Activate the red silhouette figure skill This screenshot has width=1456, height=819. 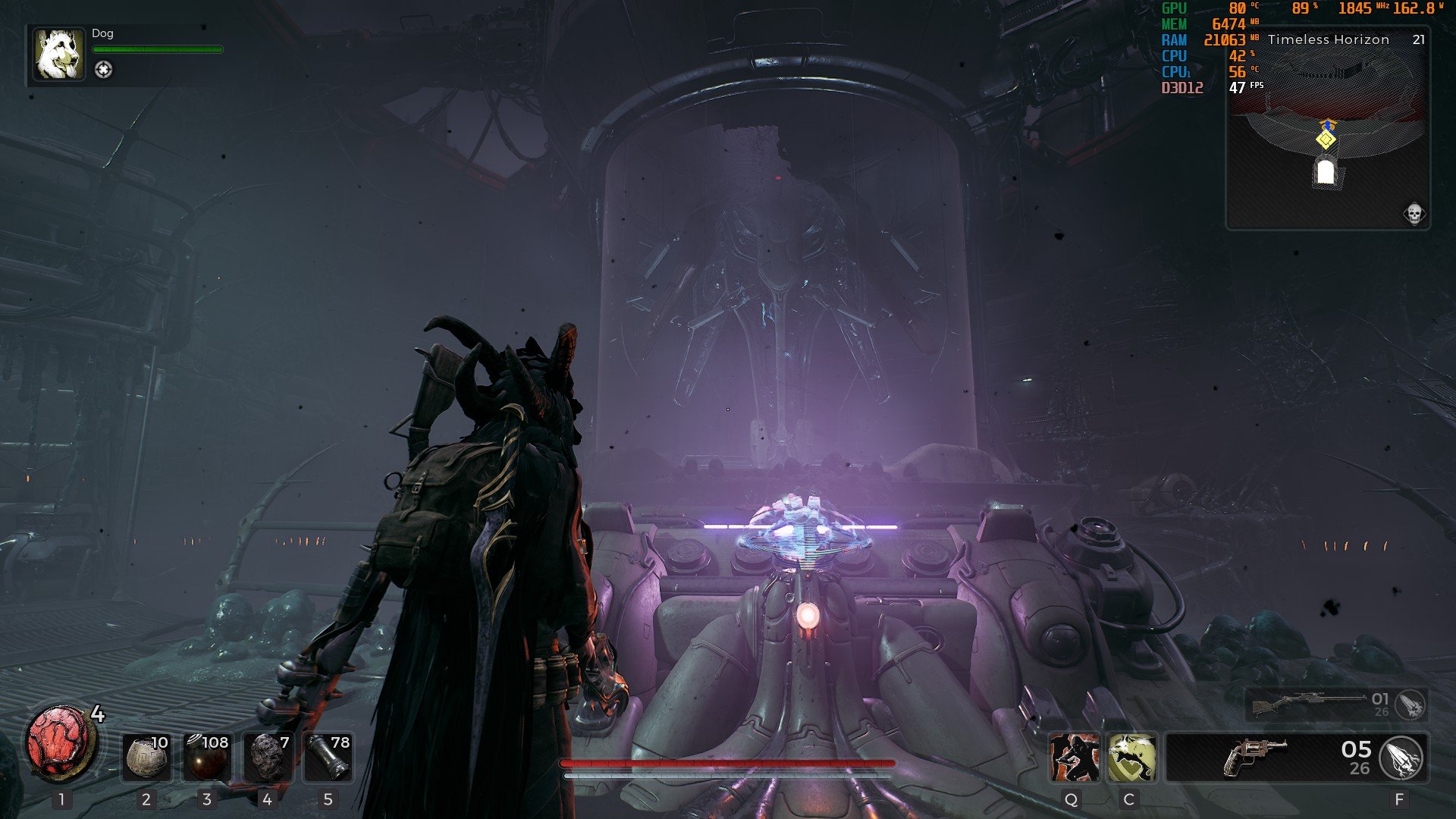click(x=1073, y=757)
